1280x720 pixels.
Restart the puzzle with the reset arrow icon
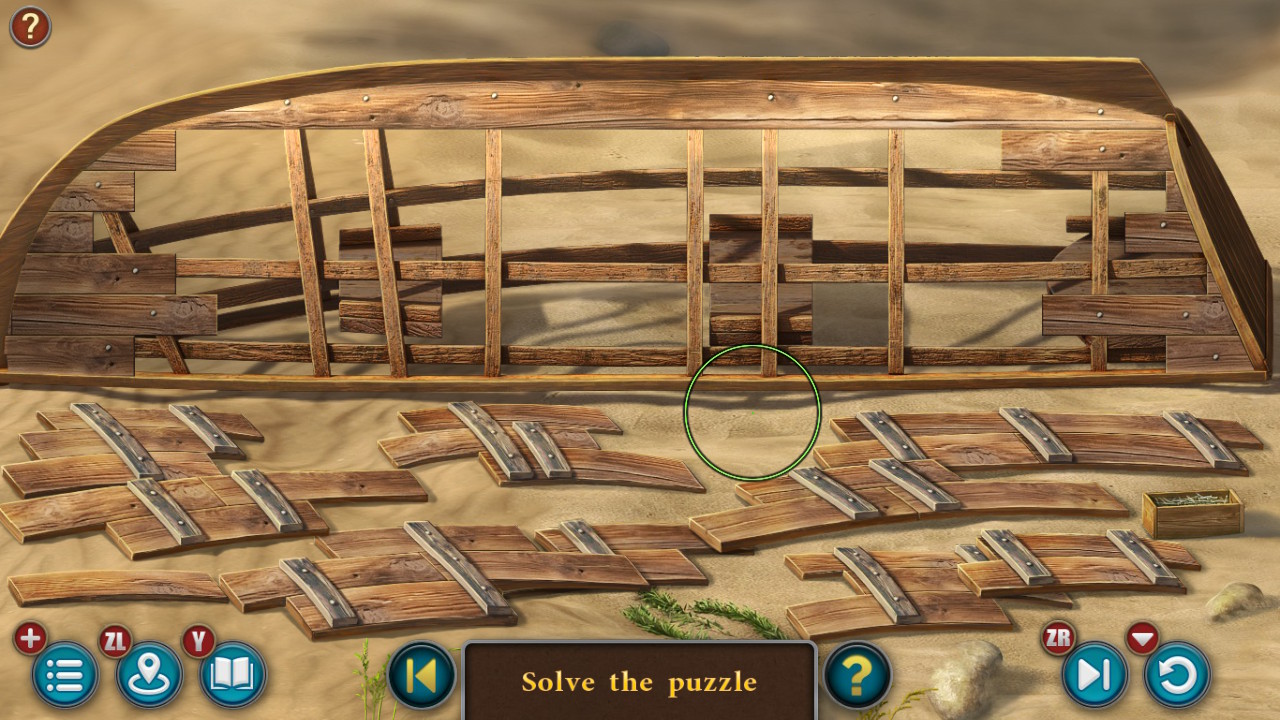point(1177,676)
